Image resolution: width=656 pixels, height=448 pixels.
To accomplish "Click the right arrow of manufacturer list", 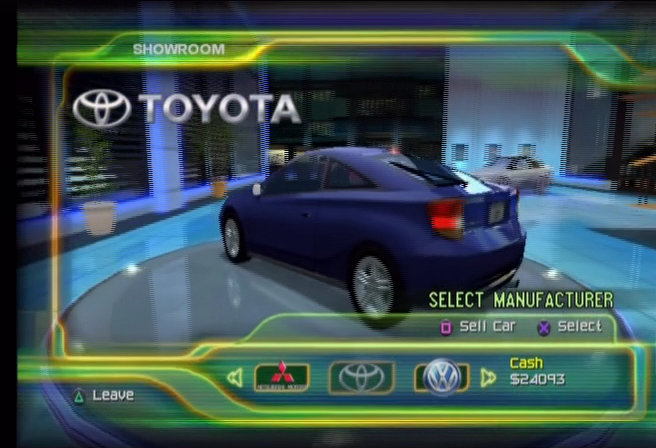I will click(488, 378).
